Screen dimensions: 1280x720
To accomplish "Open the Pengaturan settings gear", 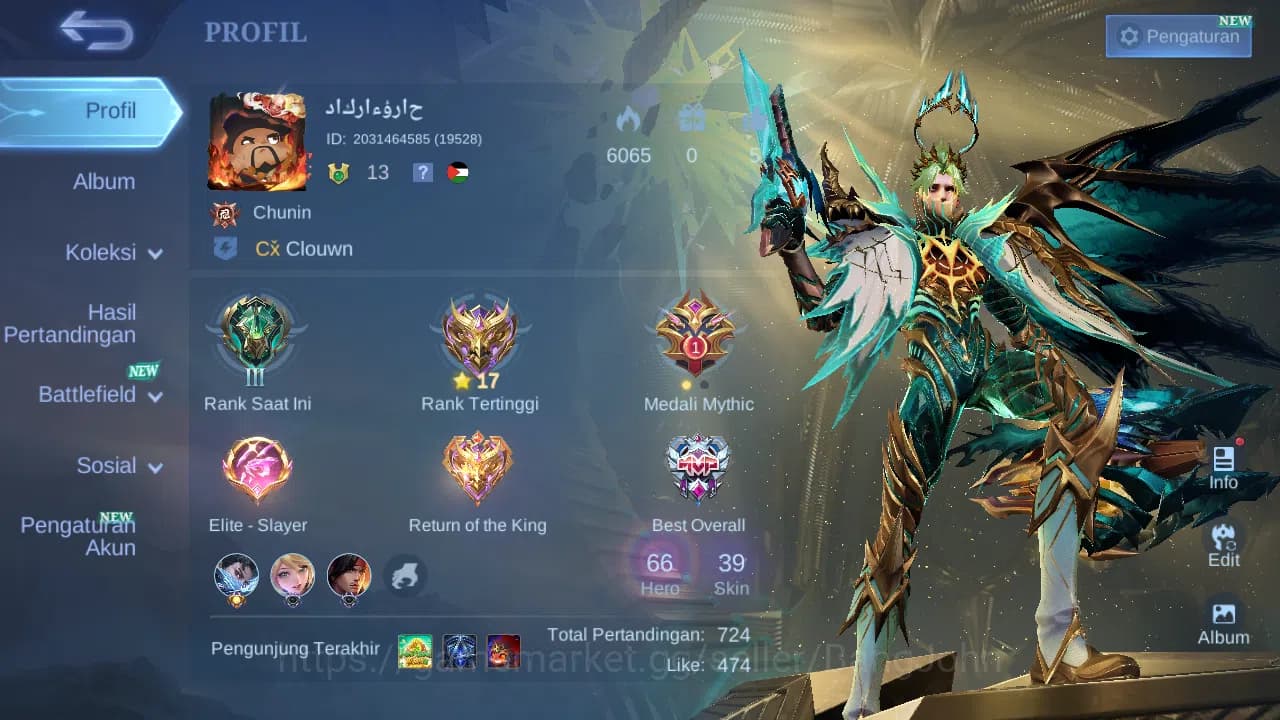I will tap(1177, 34).
